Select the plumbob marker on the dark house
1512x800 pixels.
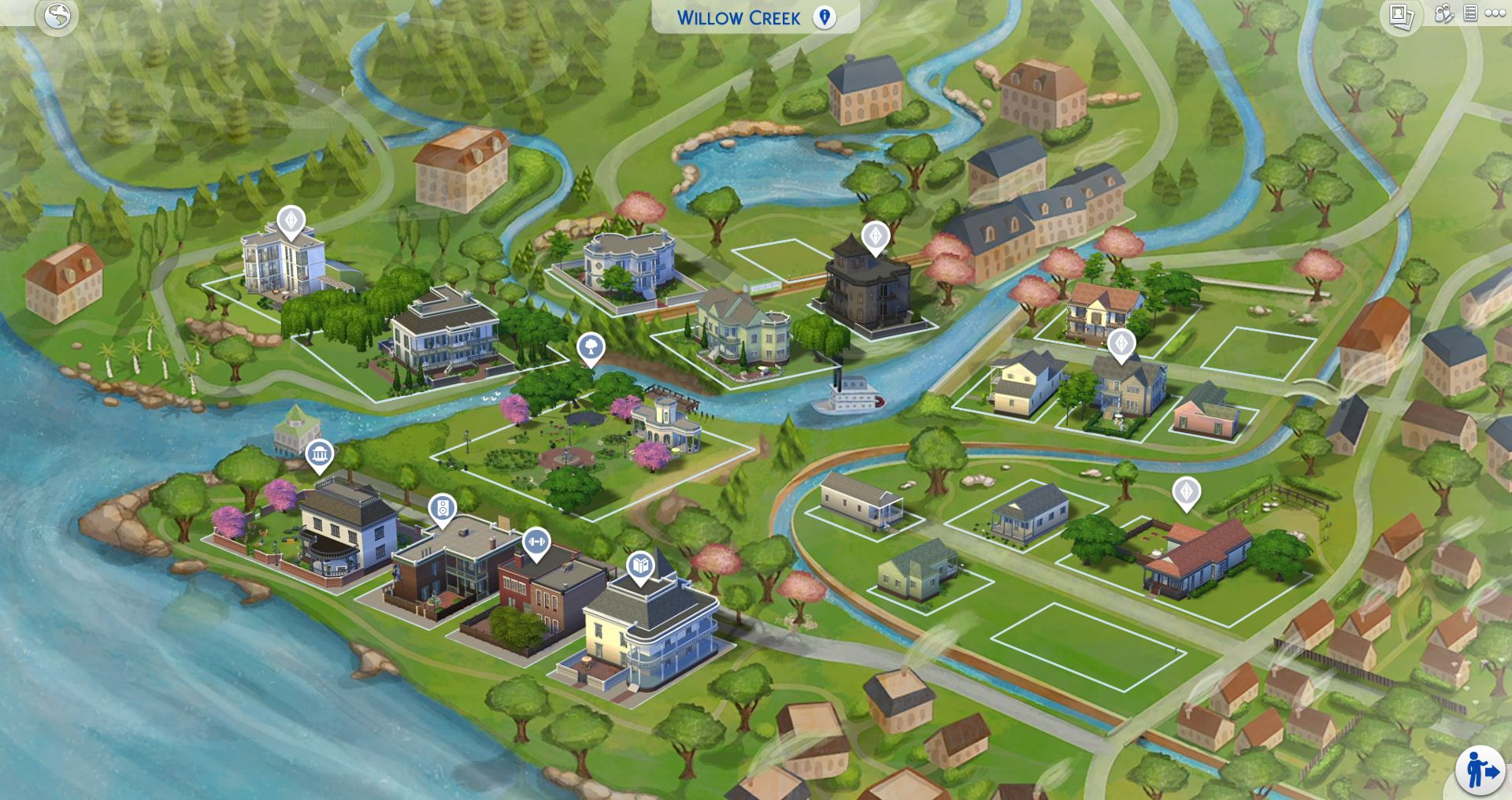point(874,234)
